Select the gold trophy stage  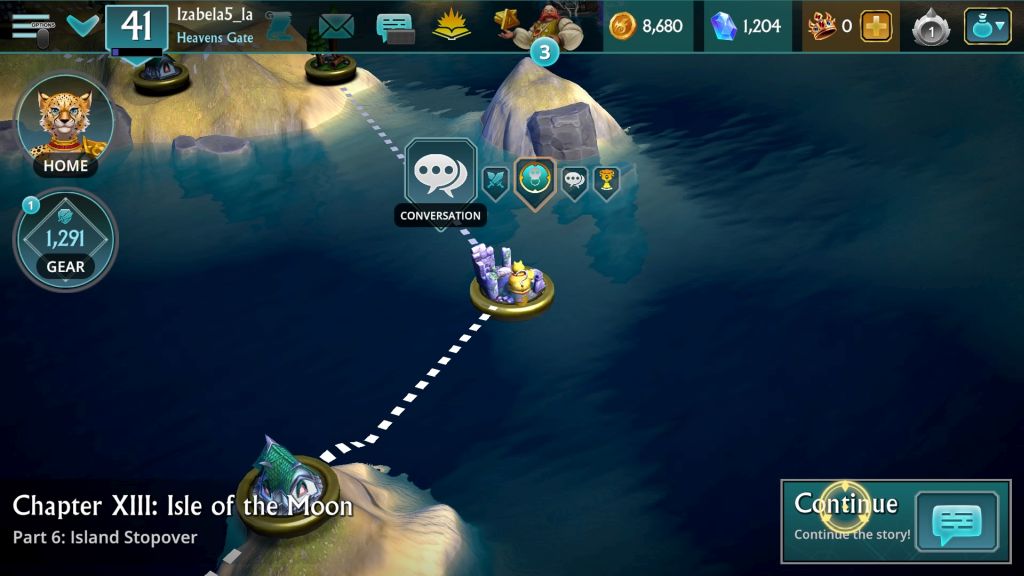click(605, 181)
